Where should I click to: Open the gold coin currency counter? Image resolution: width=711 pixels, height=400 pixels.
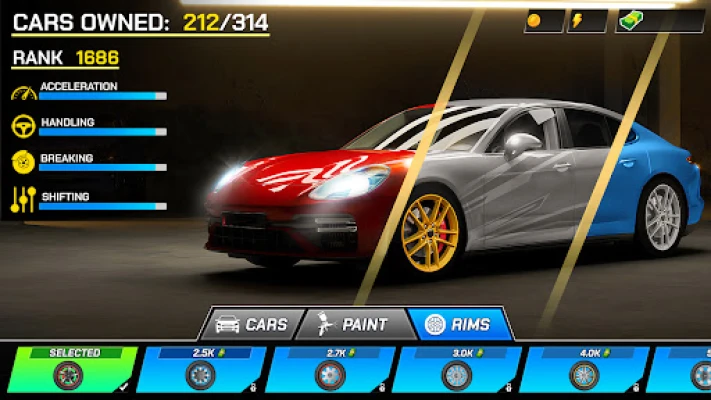[544, 21]
